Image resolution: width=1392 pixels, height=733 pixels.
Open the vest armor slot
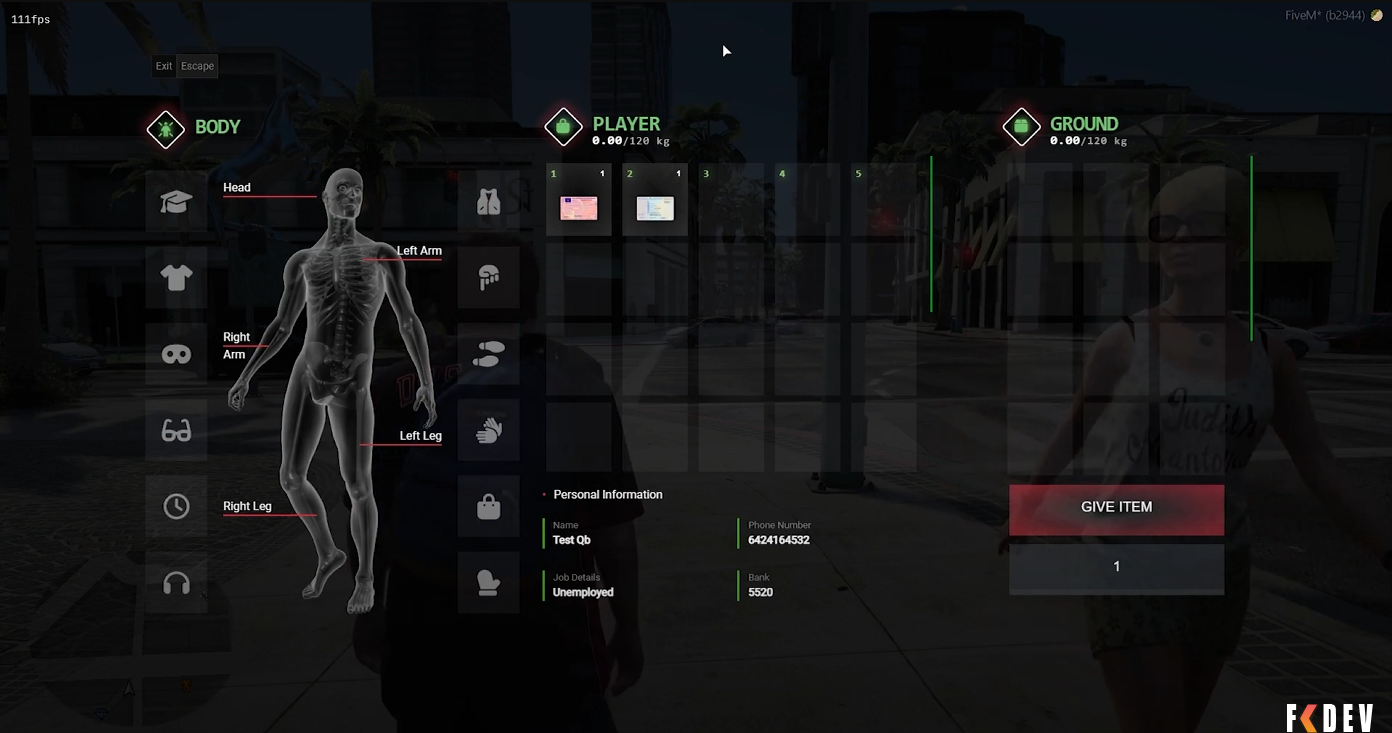(488, 202)
